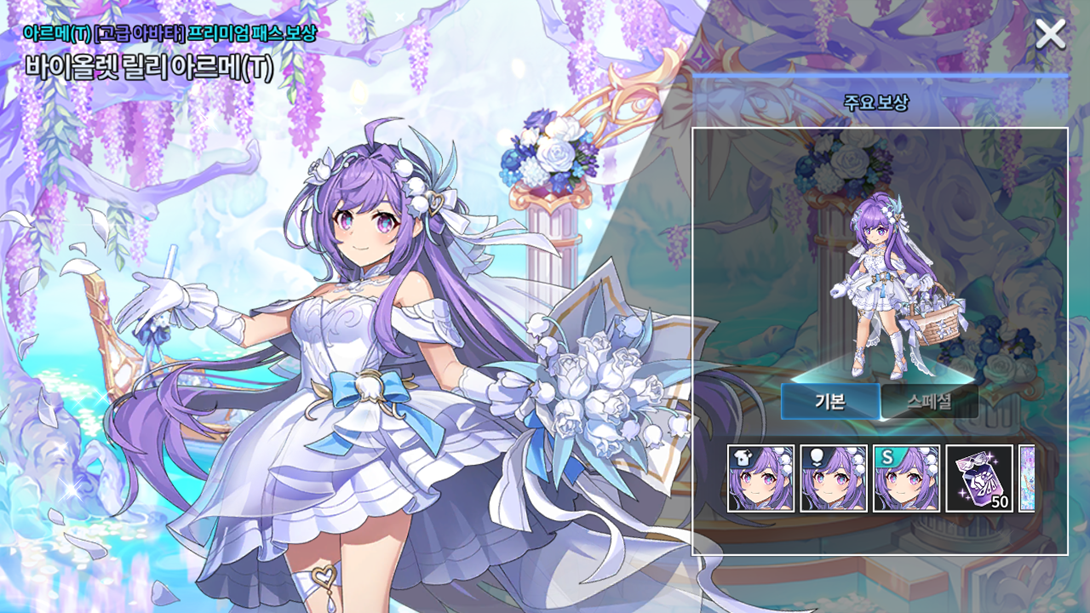Close the reward preview with the X

click(1050, 34)
